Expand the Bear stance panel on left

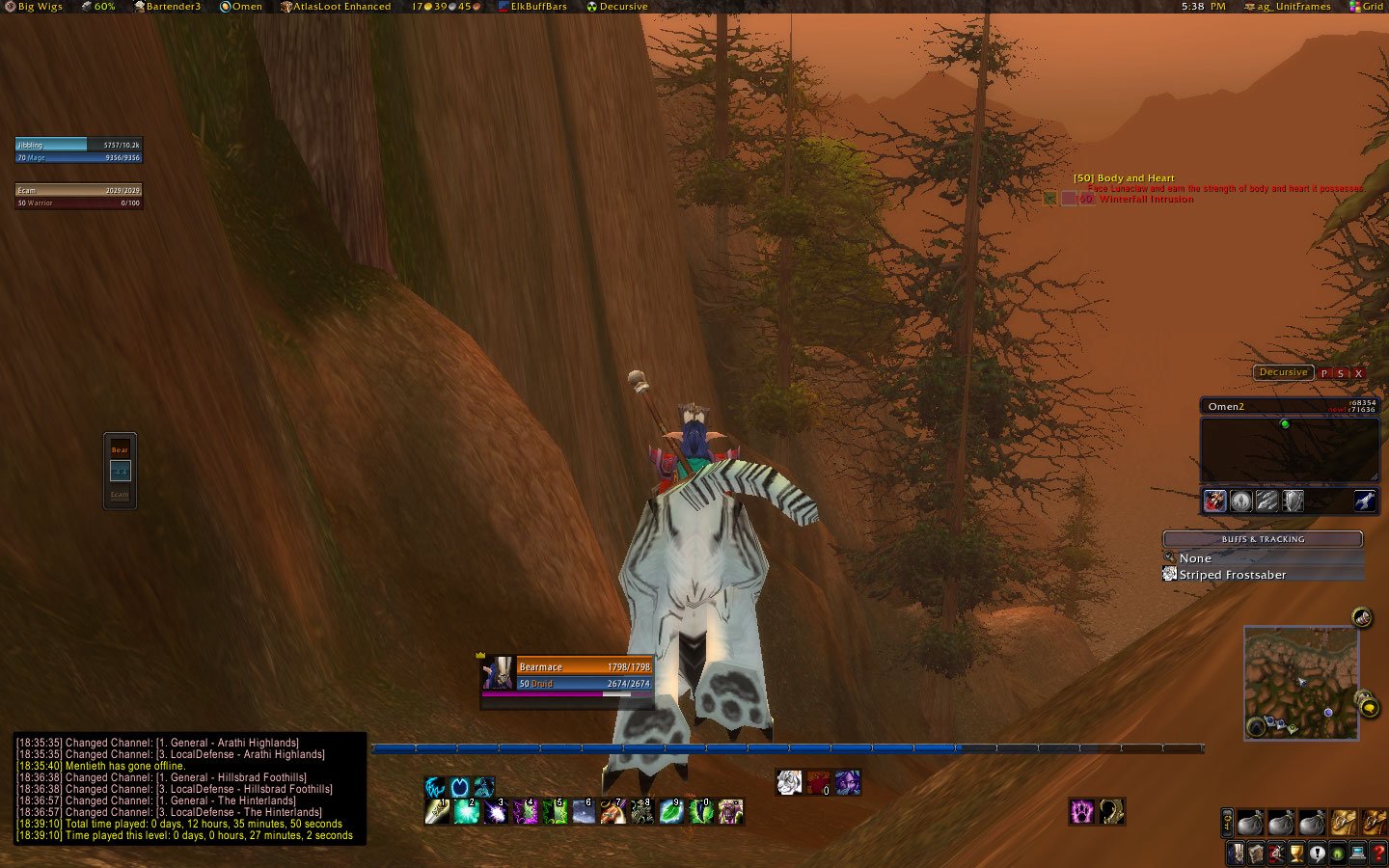click(119, 448)
